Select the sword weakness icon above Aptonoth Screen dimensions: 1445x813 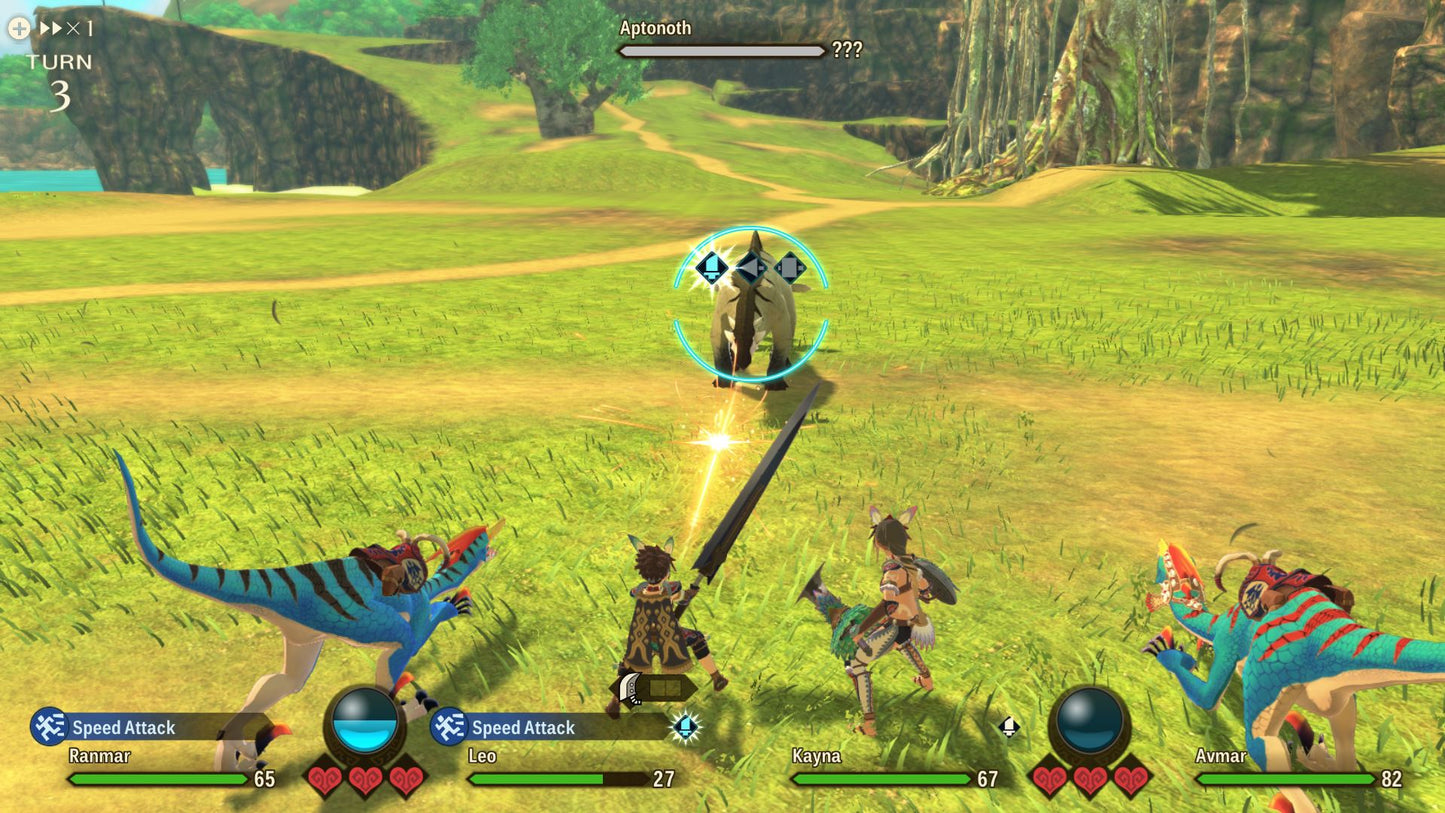[712, 266]
